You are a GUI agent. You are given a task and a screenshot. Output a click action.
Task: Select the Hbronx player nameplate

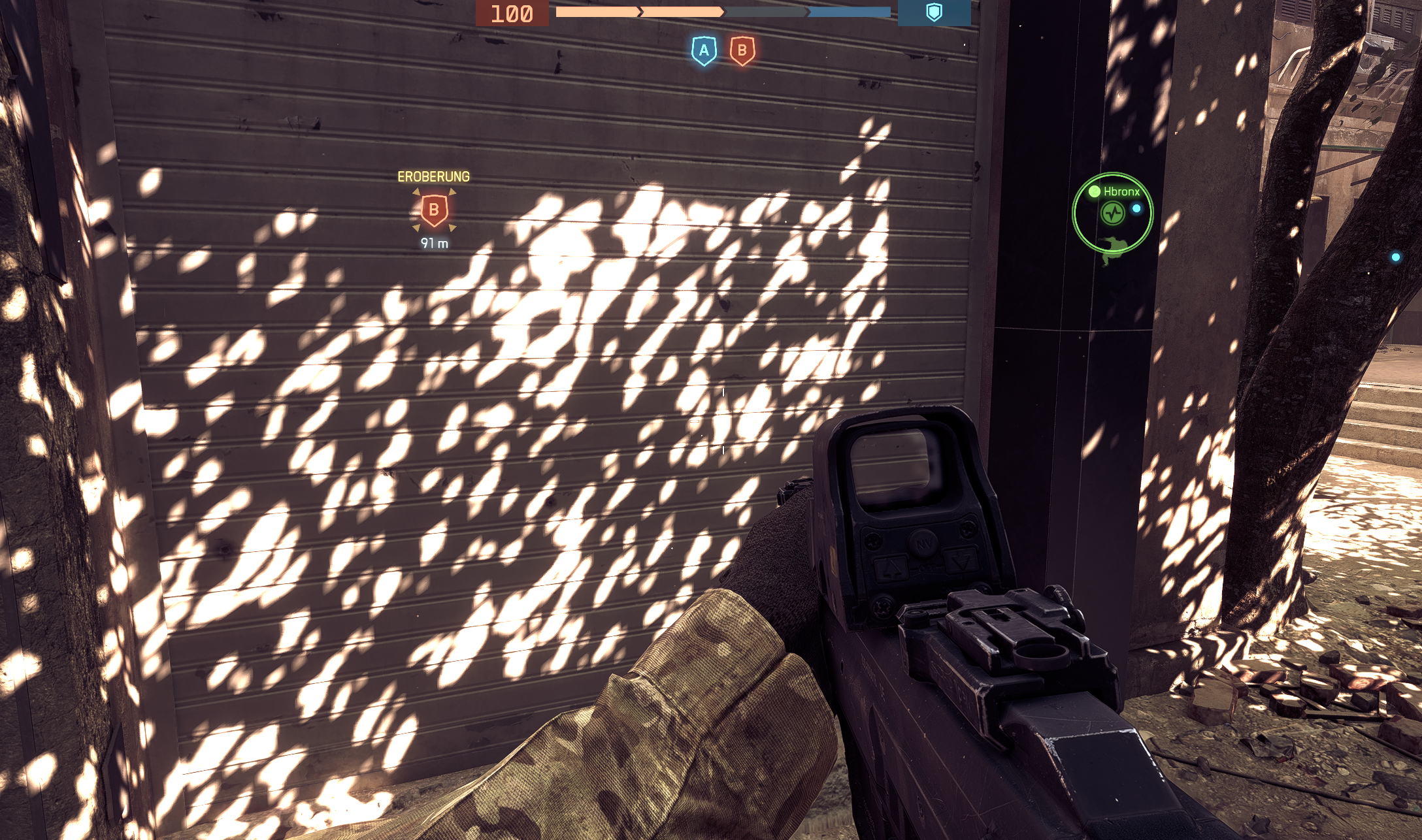(1121, 191)
